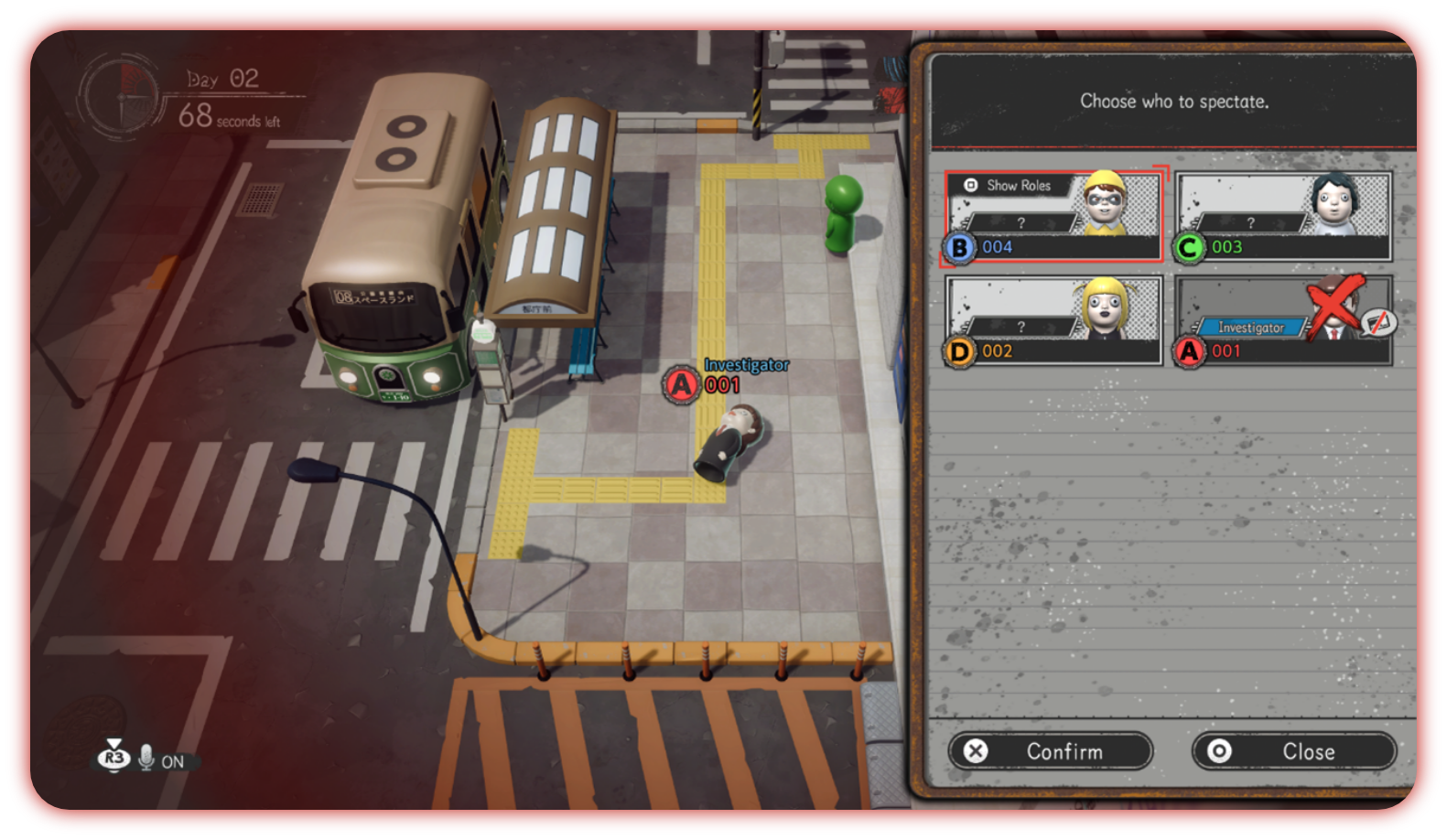Click the red A marker above the body
The width and height of the screenshot is (1447, 840).
pos(681,384)
